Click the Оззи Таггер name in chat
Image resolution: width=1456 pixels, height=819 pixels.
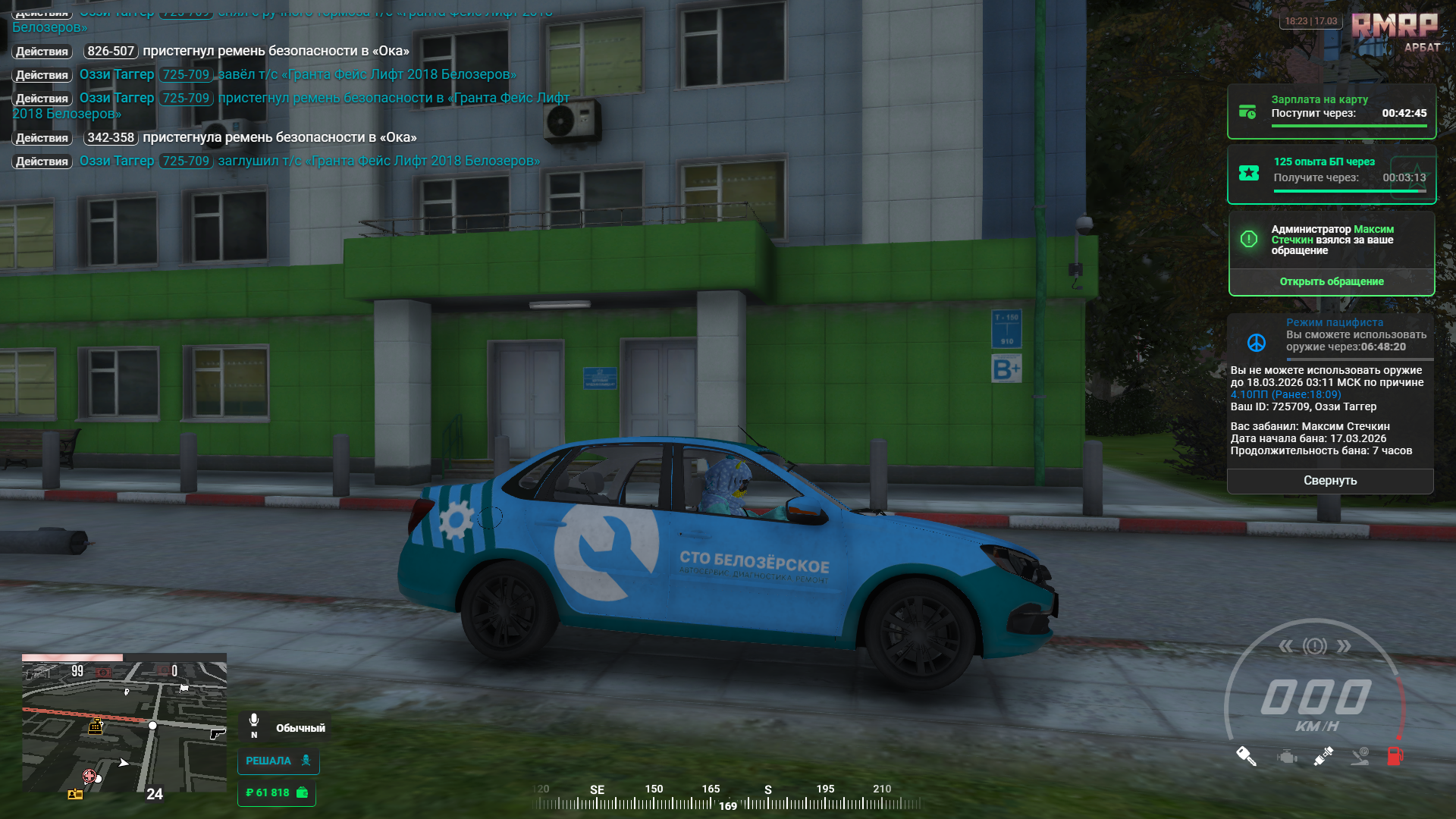click(117, 74)
